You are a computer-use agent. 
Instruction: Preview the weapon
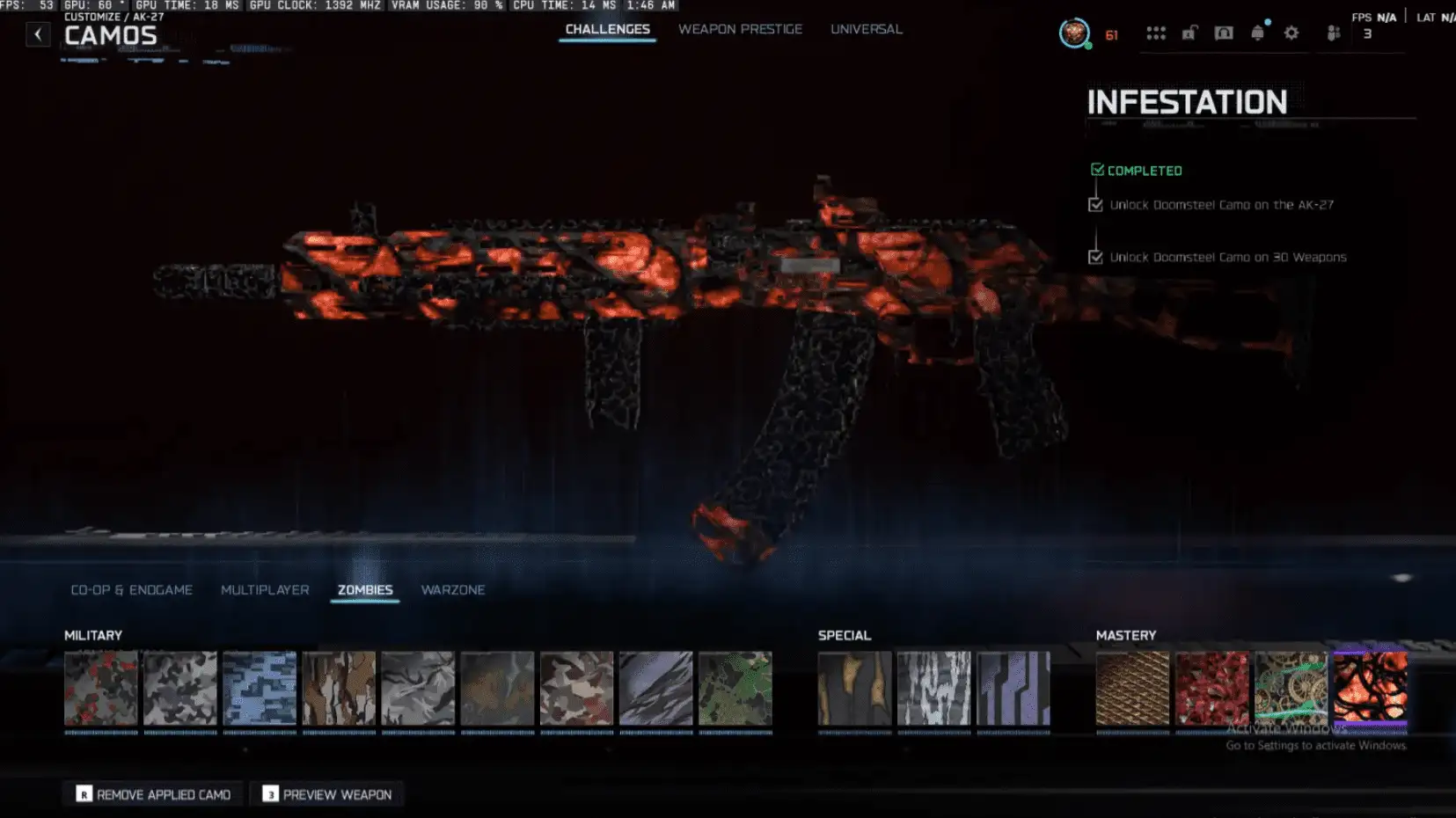(327, 794)
